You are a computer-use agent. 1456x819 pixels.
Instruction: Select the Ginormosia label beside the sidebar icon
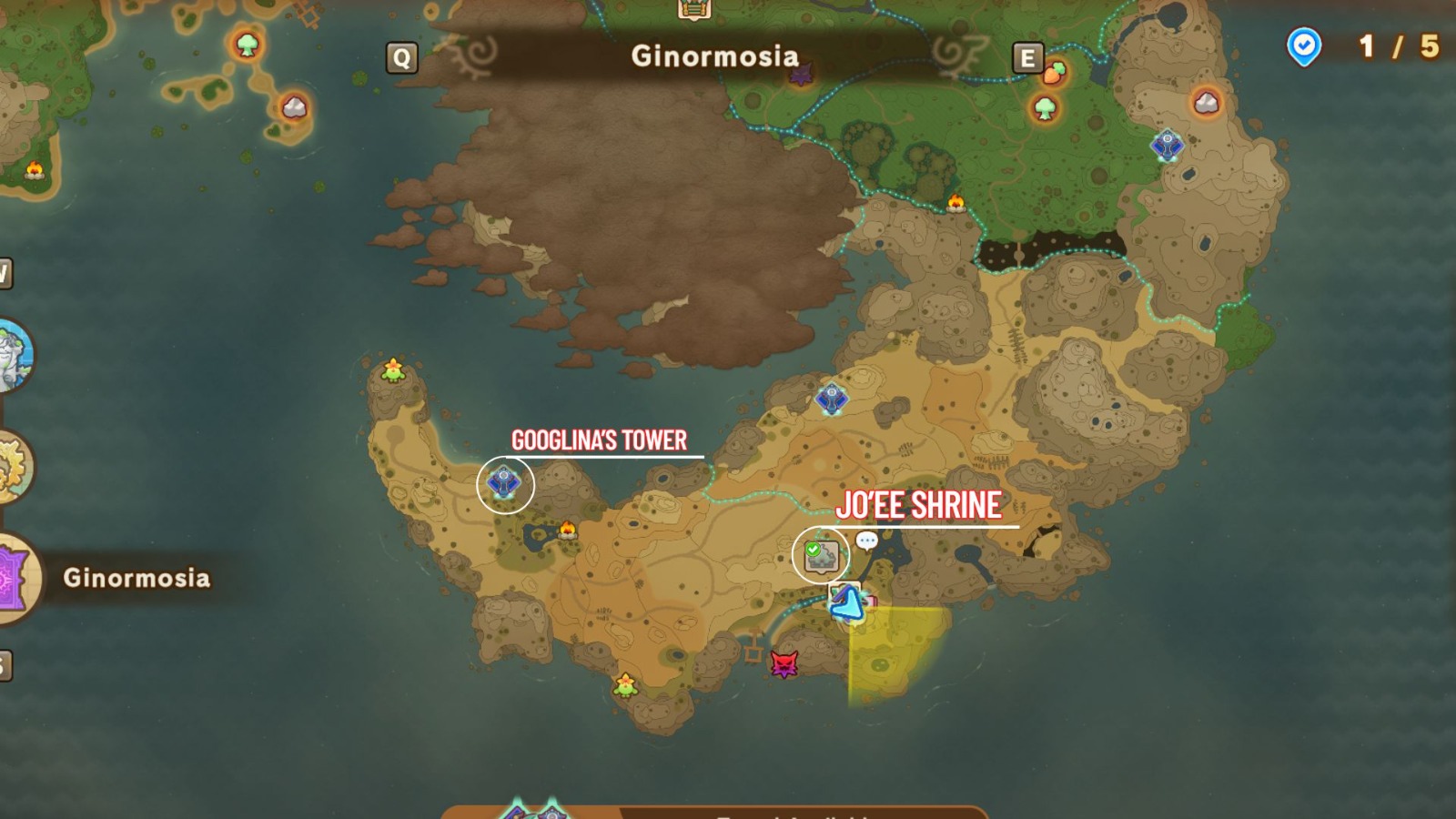pos(136,575)
